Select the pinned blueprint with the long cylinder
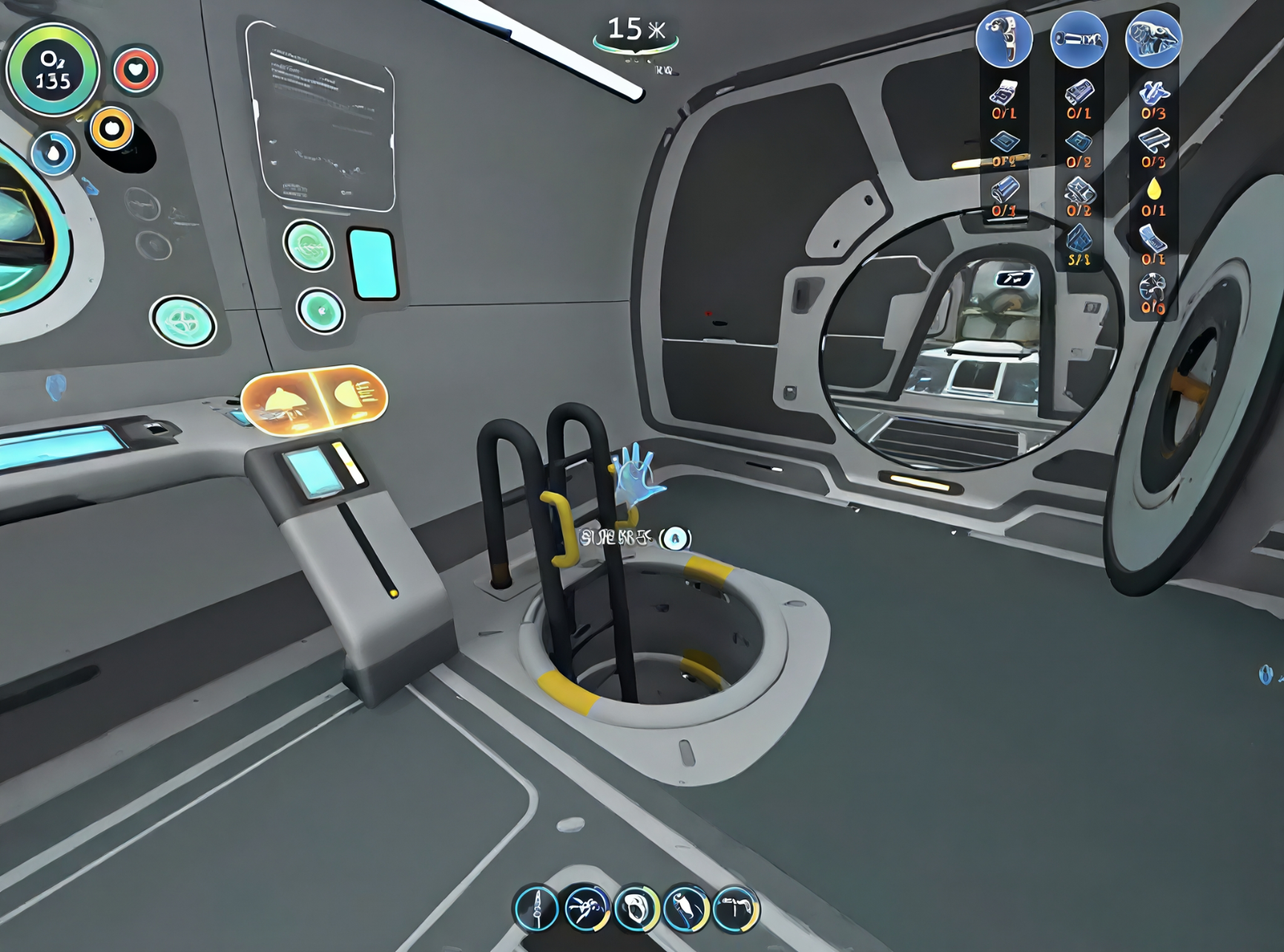This screenshot has width=1284, height=952. (x=1079, y=39)
